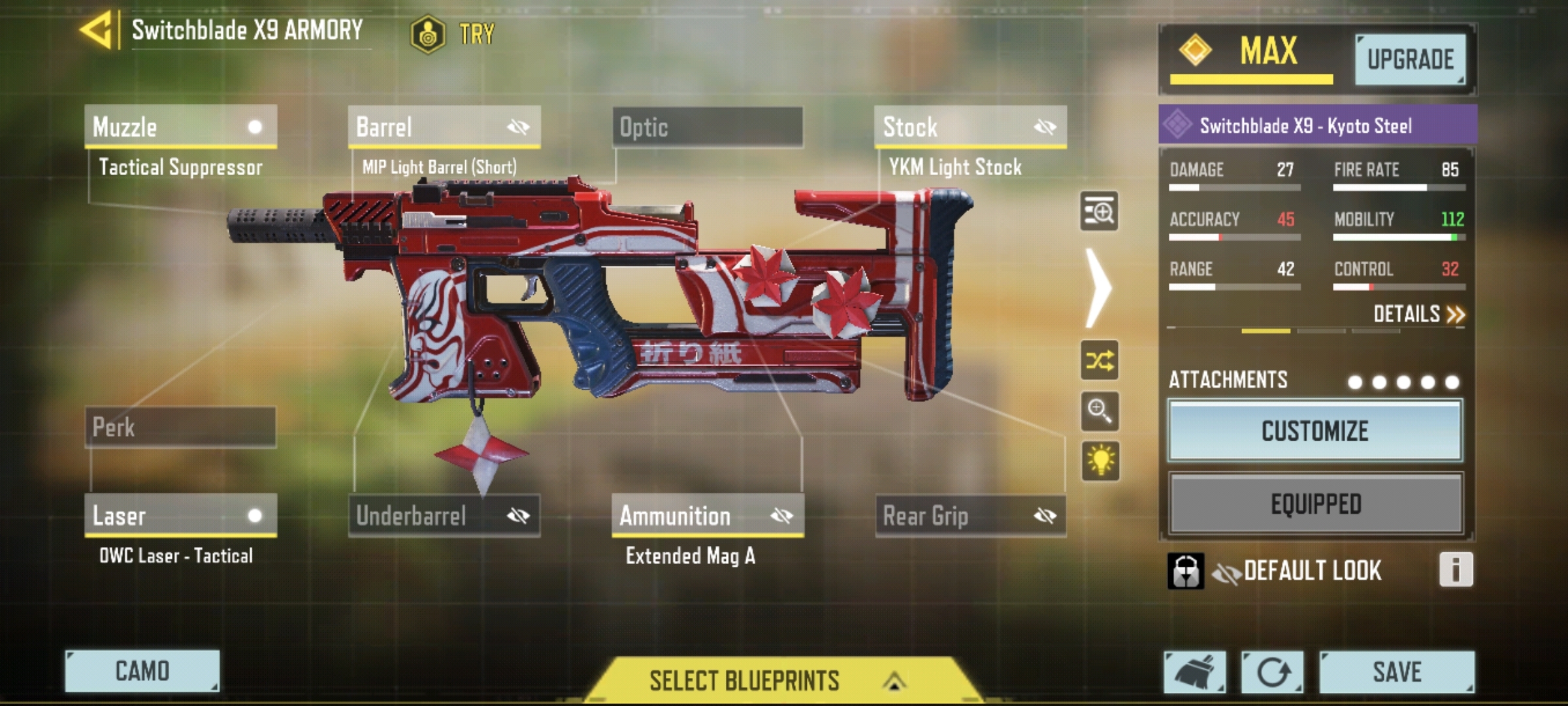This screenshot has width=1568, height=706.
Task: Open the weapon Details view
Action: pyautogui.click(x=1423, y=314)
